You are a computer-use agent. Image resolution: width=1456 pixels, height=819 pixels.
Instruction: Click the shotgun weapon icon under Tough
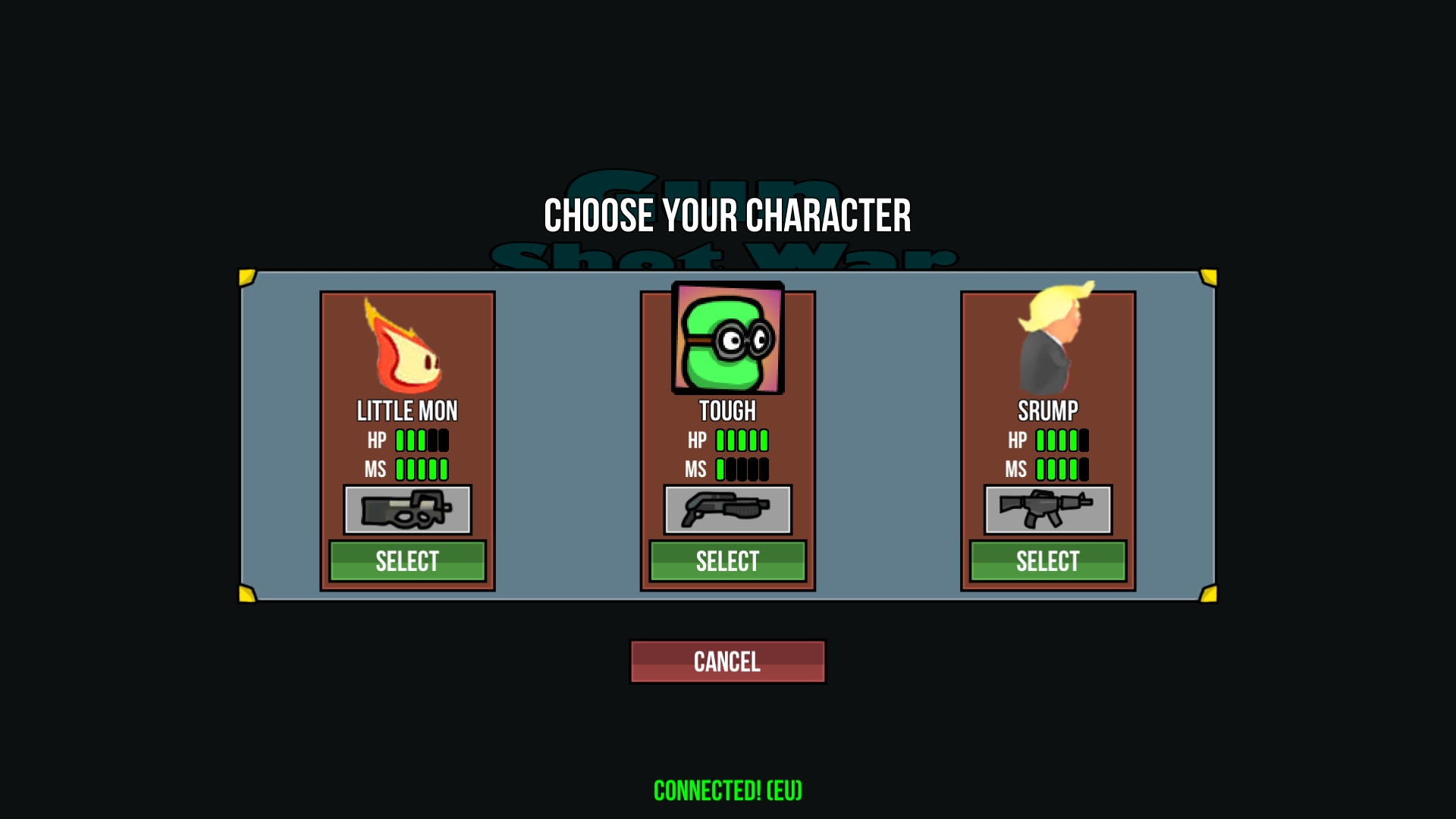point(727,510)
